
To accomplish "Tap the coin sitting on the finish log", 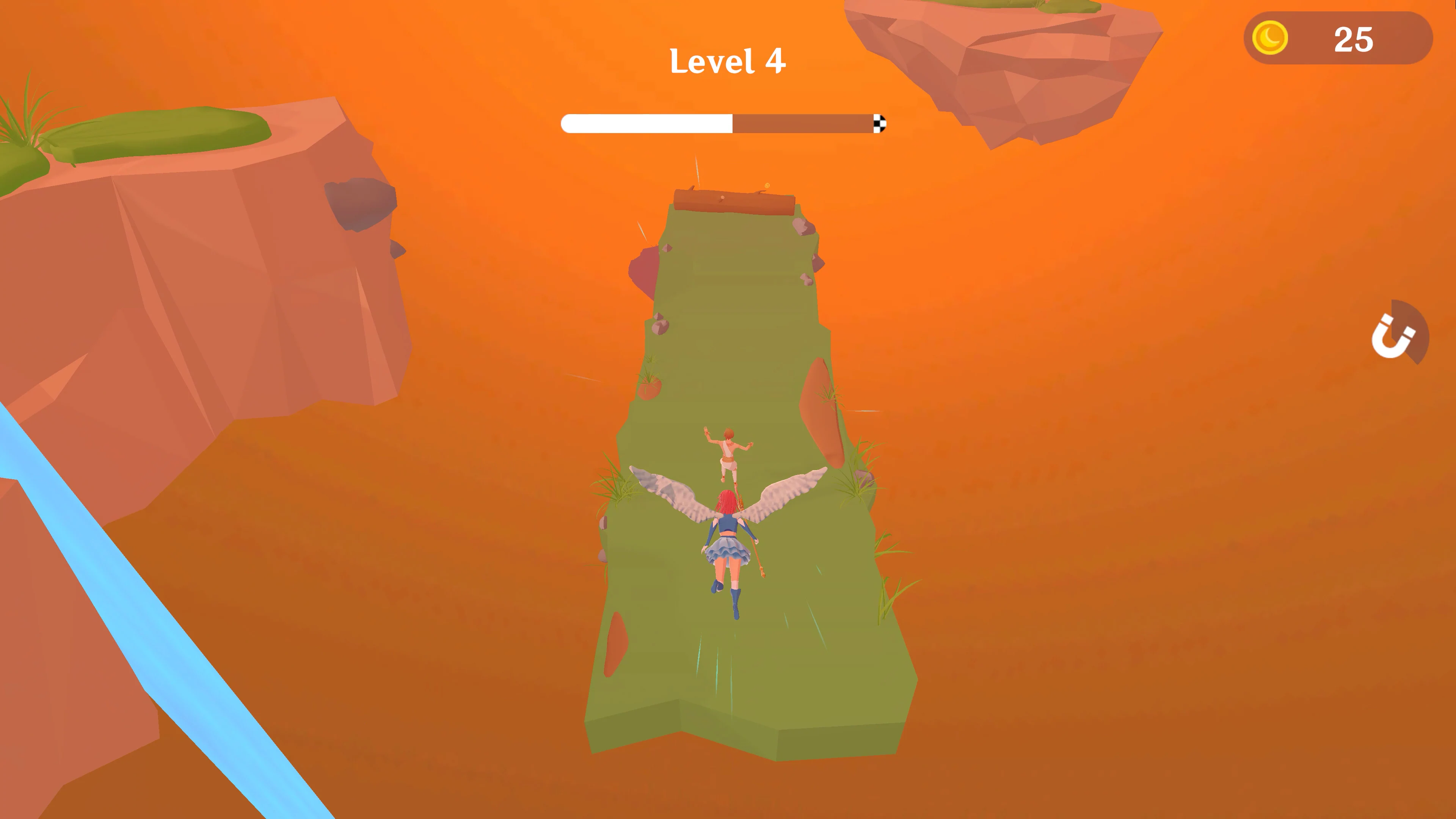I will 767,185.
